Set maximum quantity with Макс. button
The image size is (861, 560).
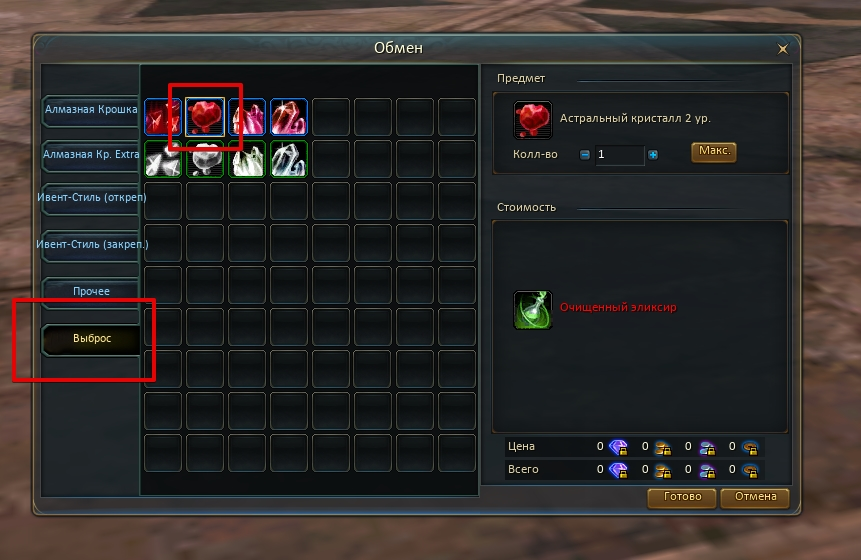pos(713,152)
